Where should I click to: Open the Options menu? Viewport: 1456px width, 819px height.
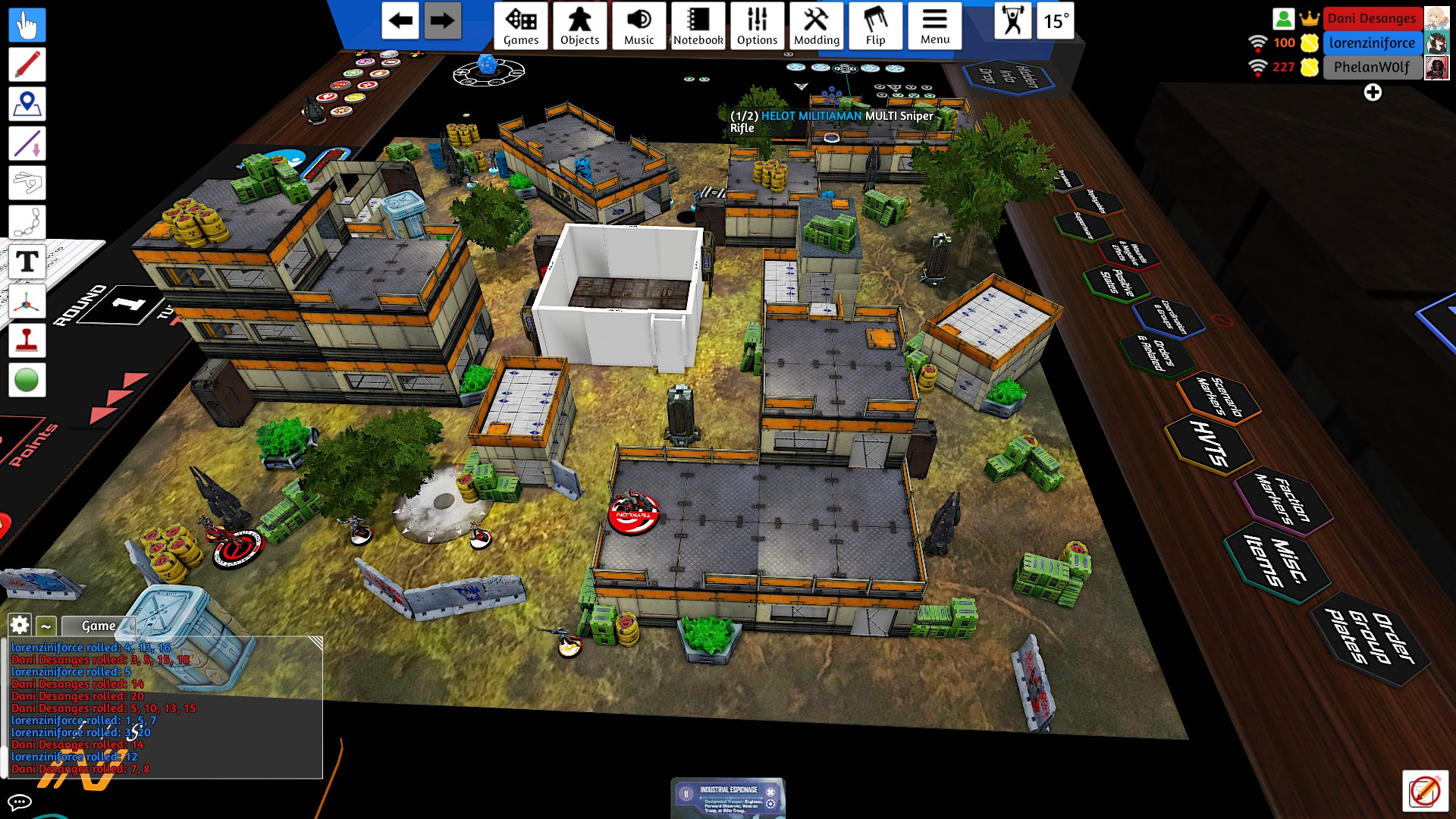pos(757,27)
